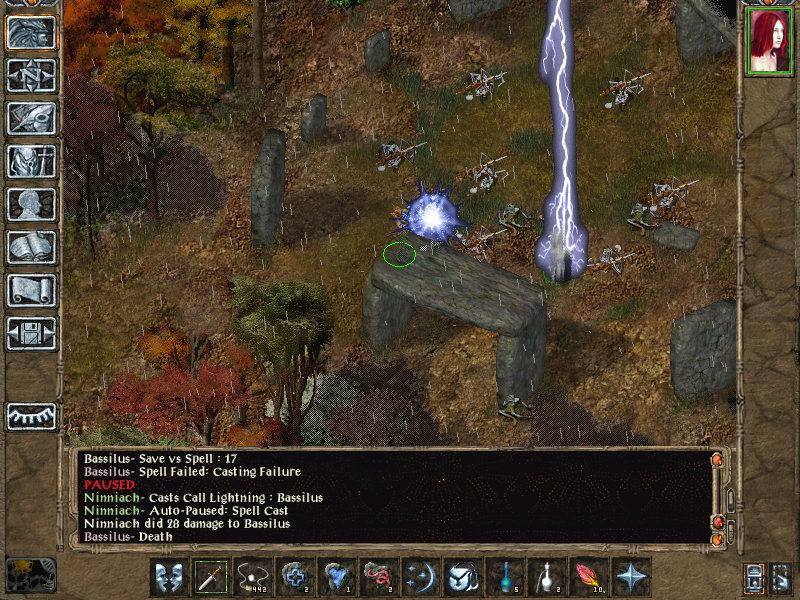The height and width of the screenshot is (600, 800).
Task: Open the options floppy disk button
Action: 31,333
